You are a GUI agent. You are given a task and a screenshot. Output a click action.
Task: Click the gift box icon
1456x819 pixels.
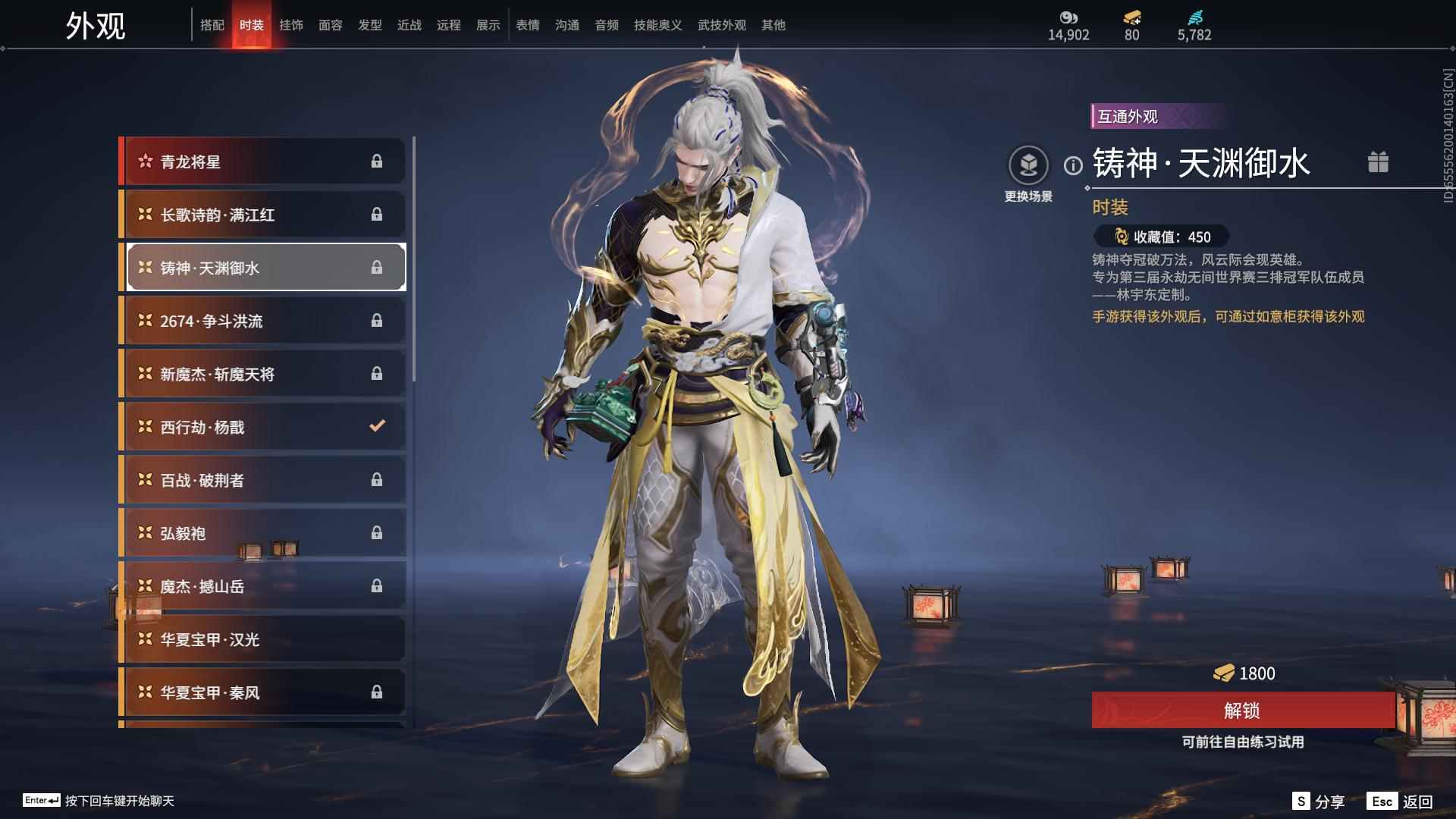point(1378,162)
